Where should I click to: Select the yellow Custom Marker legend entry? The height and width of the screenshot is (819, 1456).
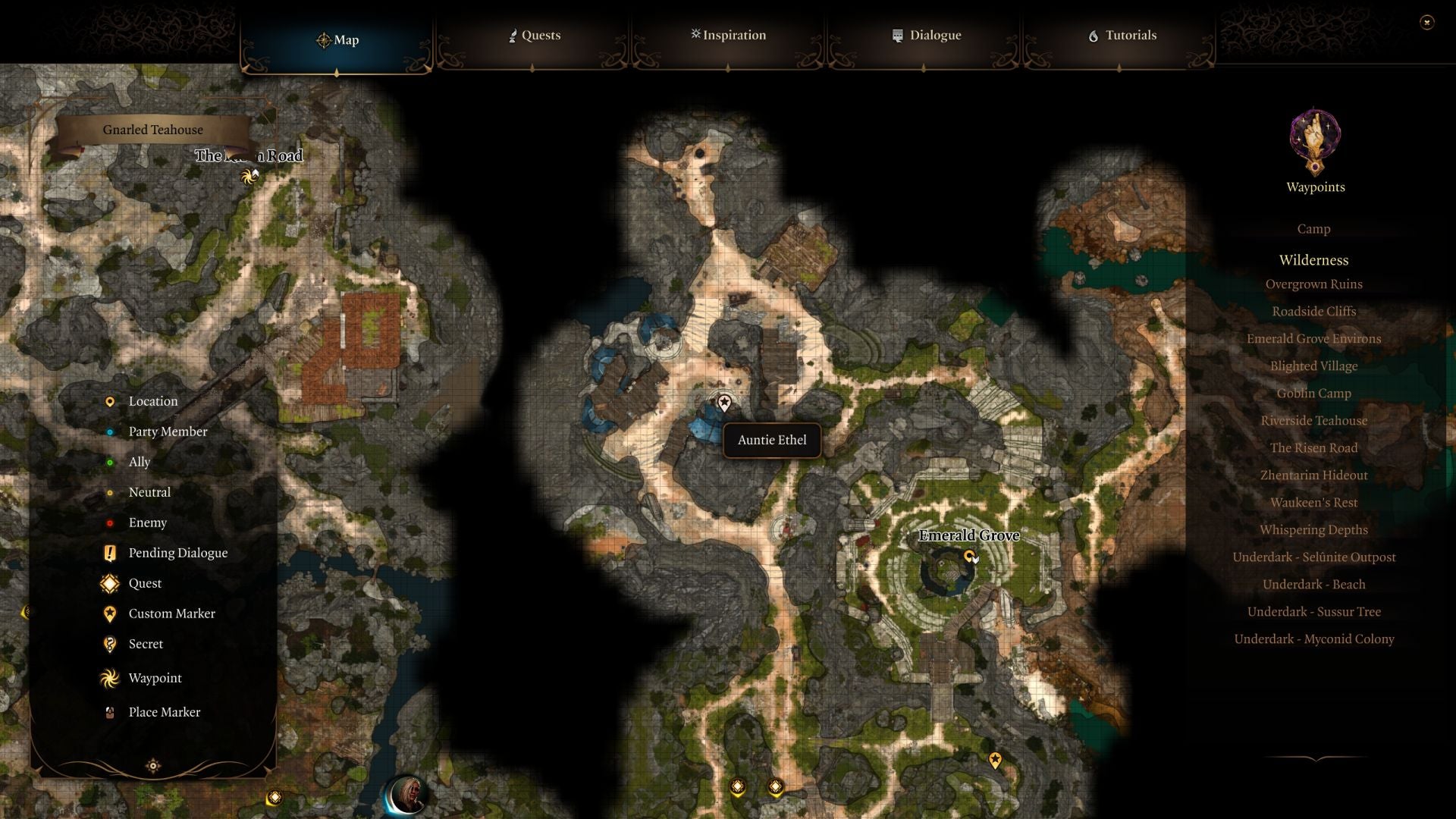click(x=111, y=613)
